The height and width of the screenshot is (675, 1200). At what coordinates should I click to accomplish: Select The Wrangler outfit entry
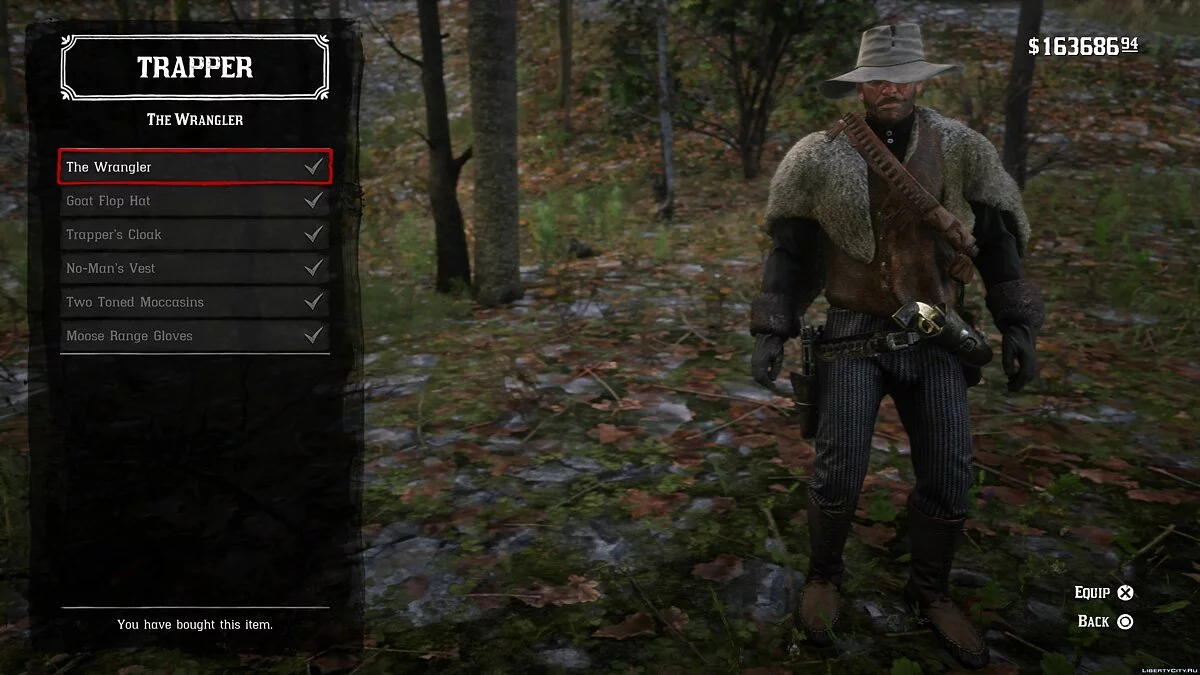tap(194, 167)
